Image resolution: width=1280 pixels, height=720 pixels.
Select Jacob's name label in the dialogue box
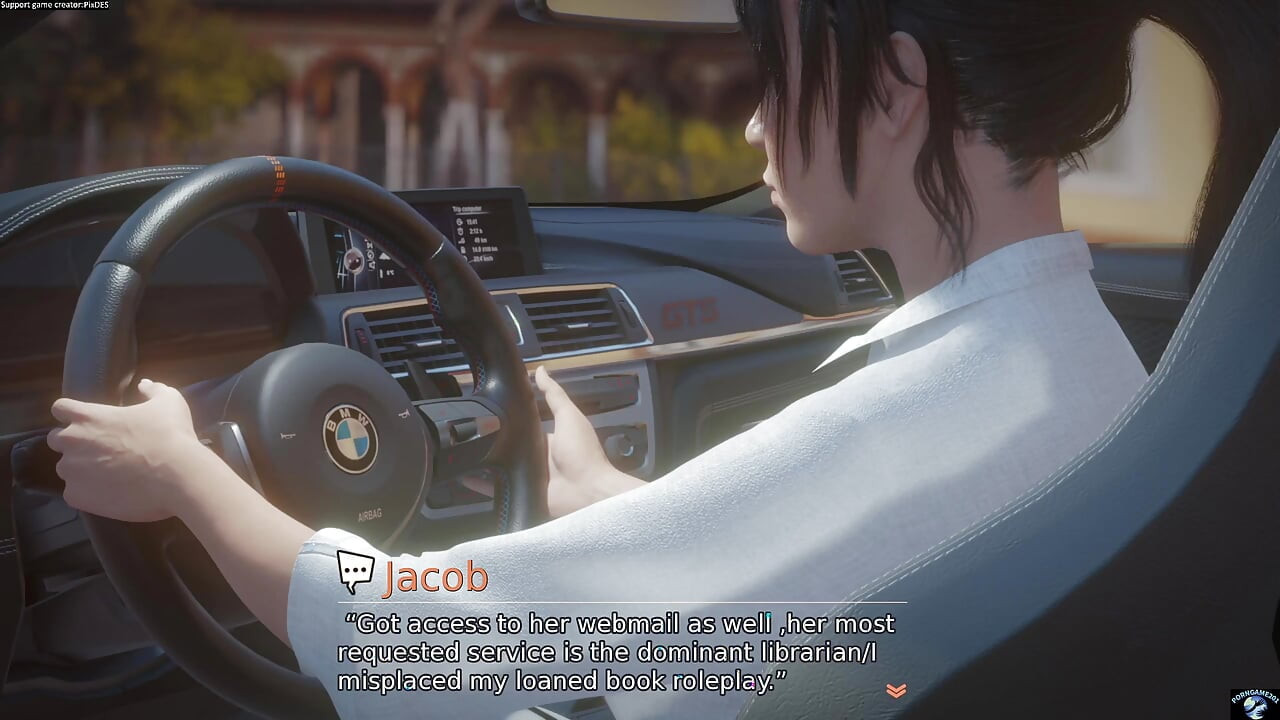437,577
